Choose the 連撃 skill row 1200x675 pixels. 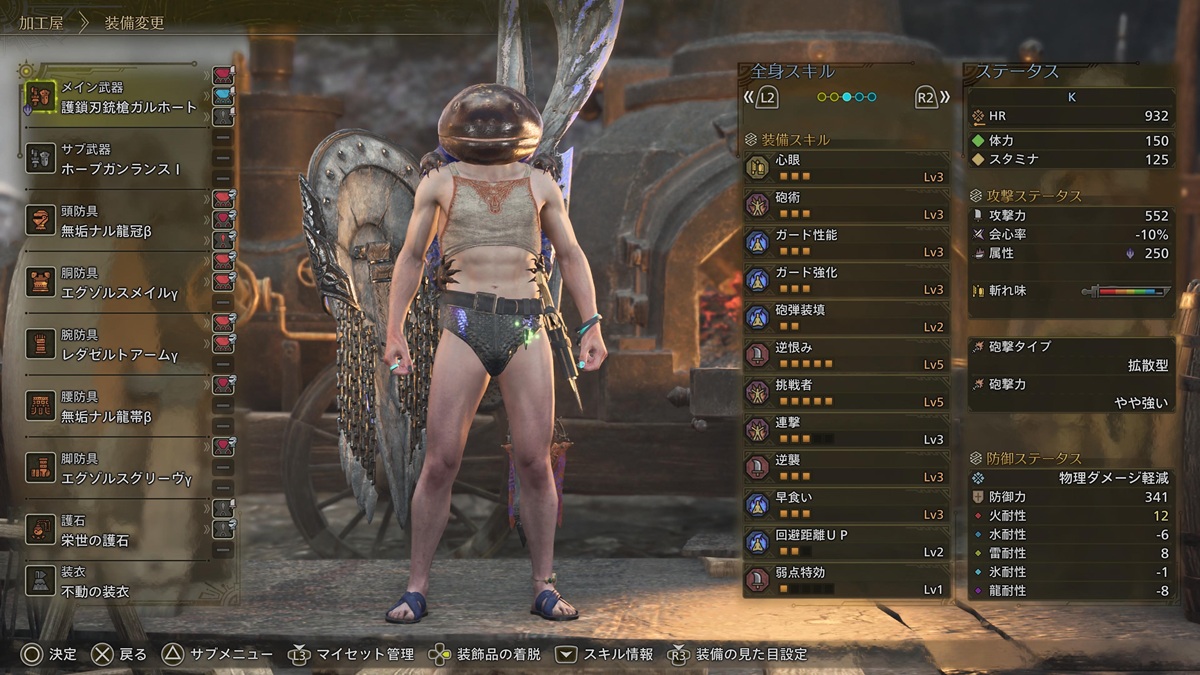[845, 430]
